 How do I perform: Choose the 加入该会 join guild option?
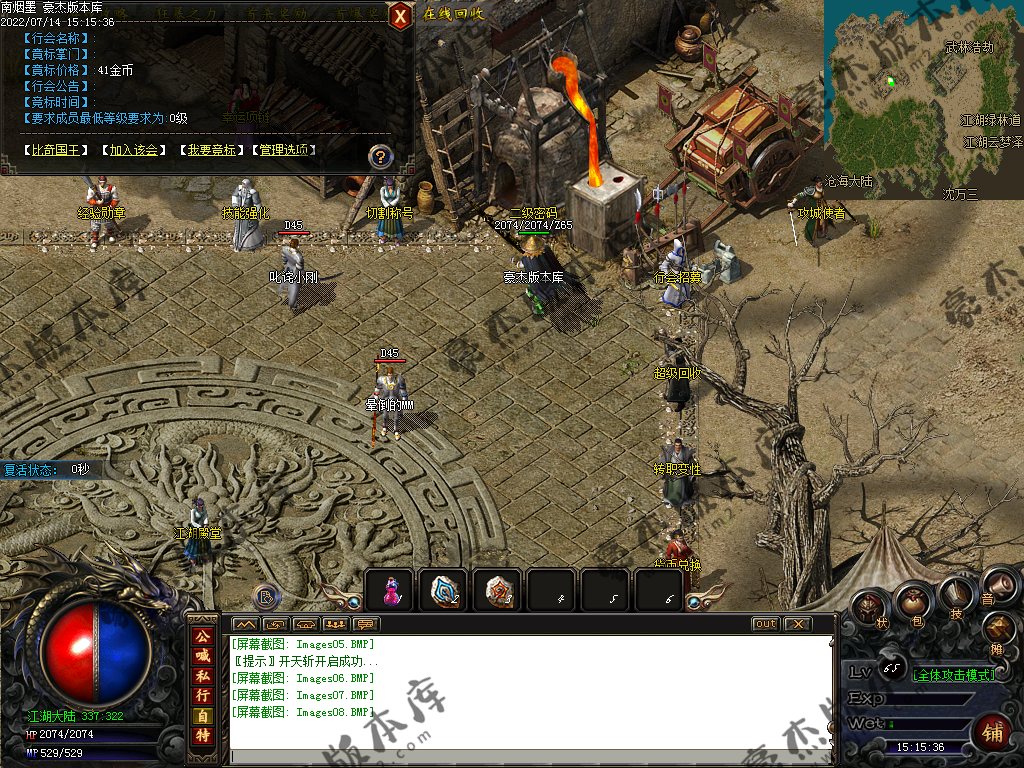click(134, 150)
